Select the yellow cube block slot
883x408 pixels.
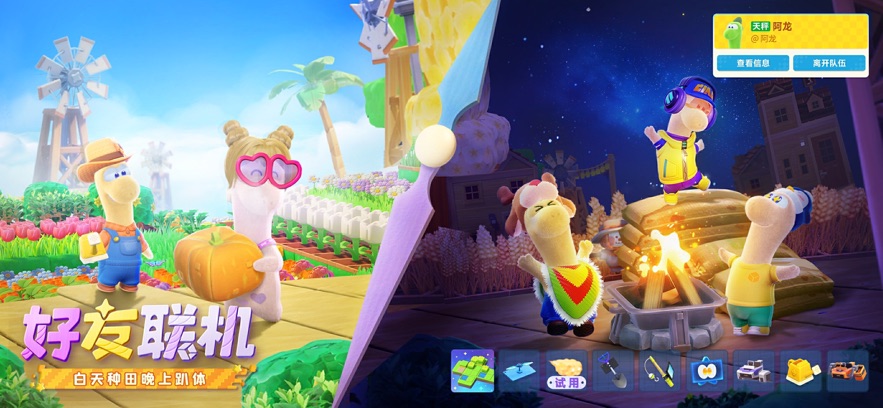pos(801,370)
